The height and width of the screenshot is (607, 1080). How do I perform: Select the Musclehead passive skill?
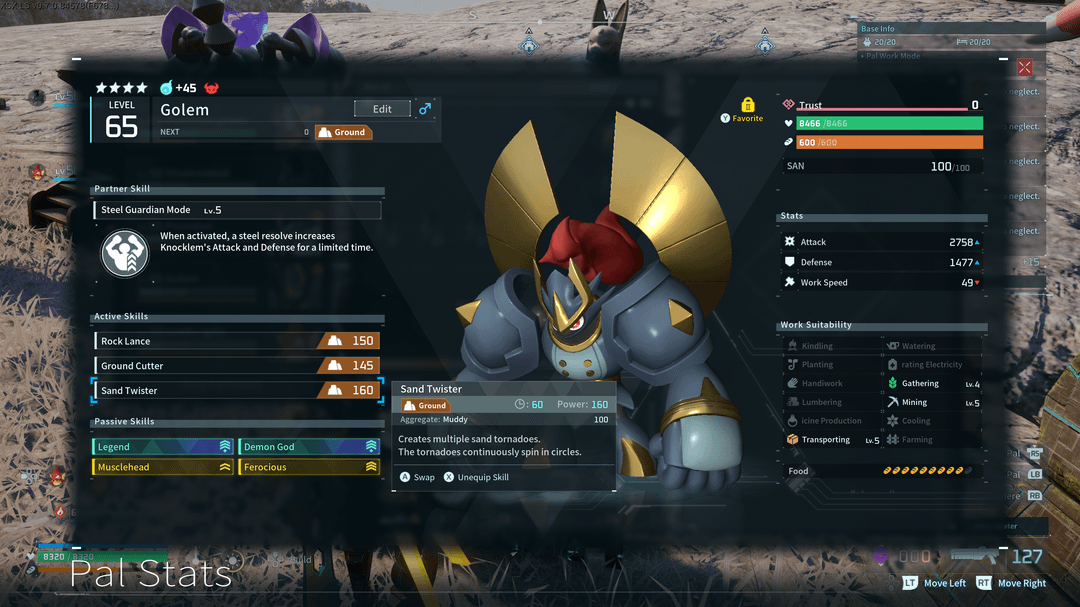[x=163, y=467]
